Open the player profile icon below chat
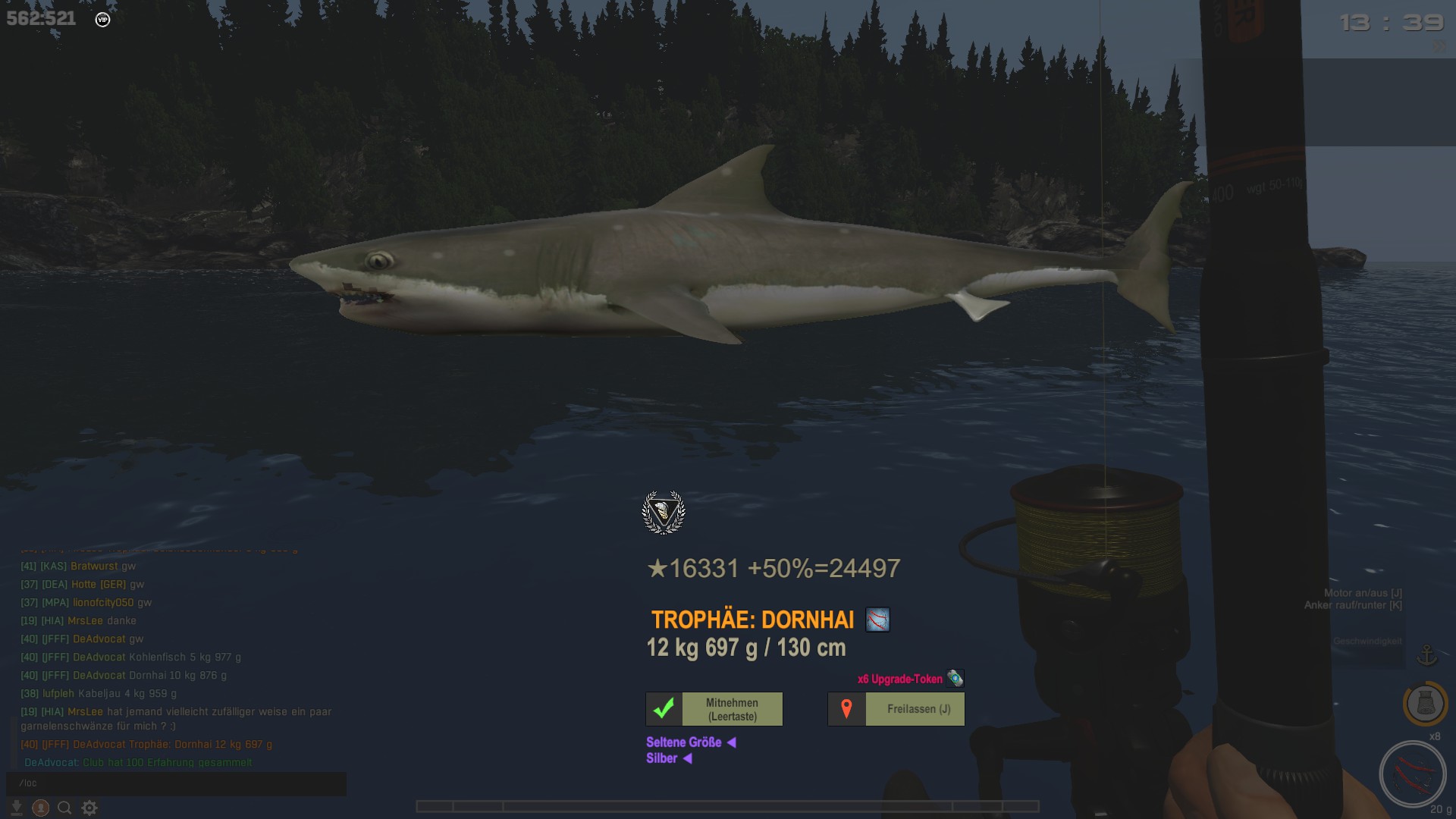1456x819 pixels. [x=41, y=808]
